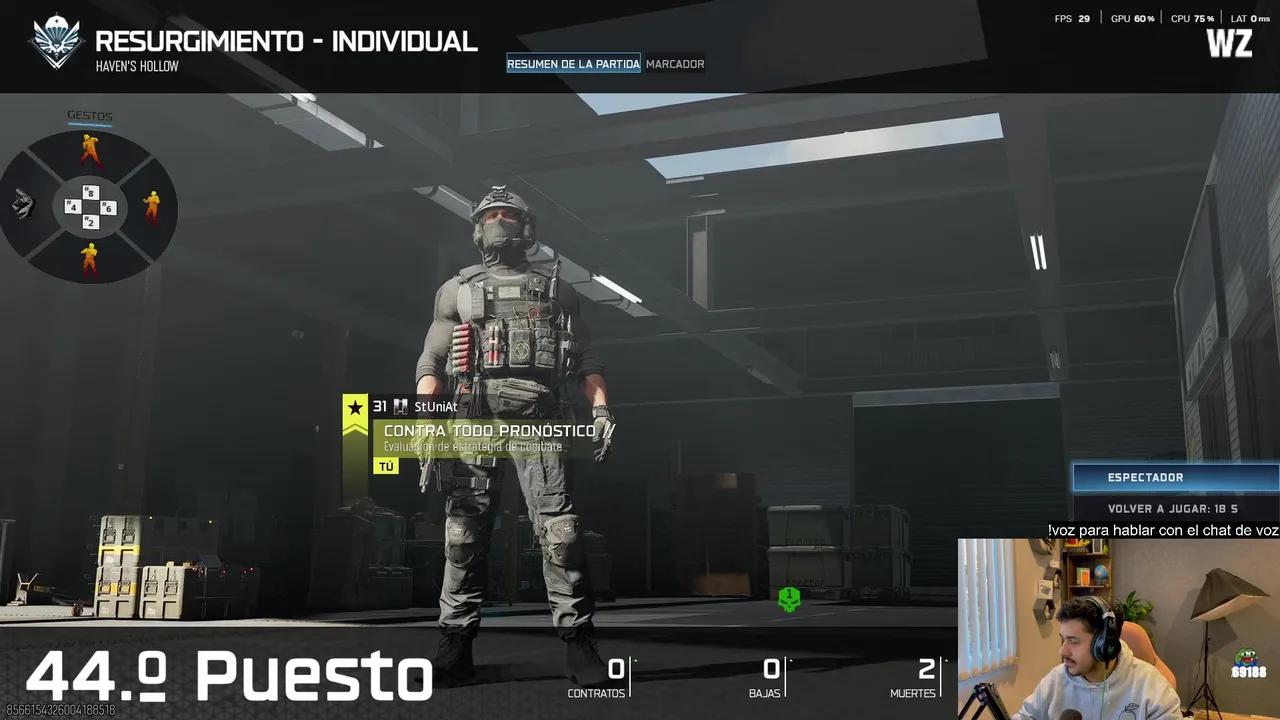This screenshot has width=1280, height=720.
Task: Click the blue progress underline below Gestos
Action: [90, 122]
